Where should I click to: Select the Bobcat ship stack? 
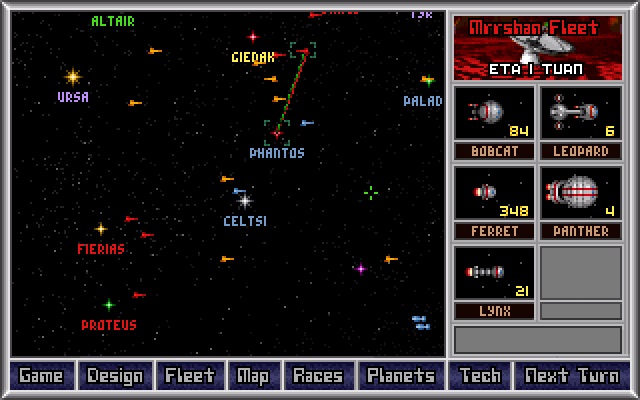tap(494, 113)
